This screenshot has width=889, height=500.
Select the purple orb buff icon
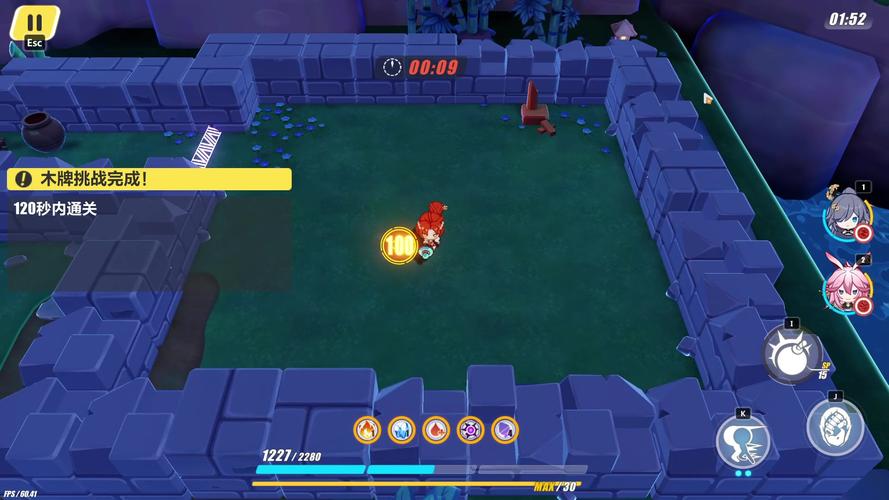(470, 430)
